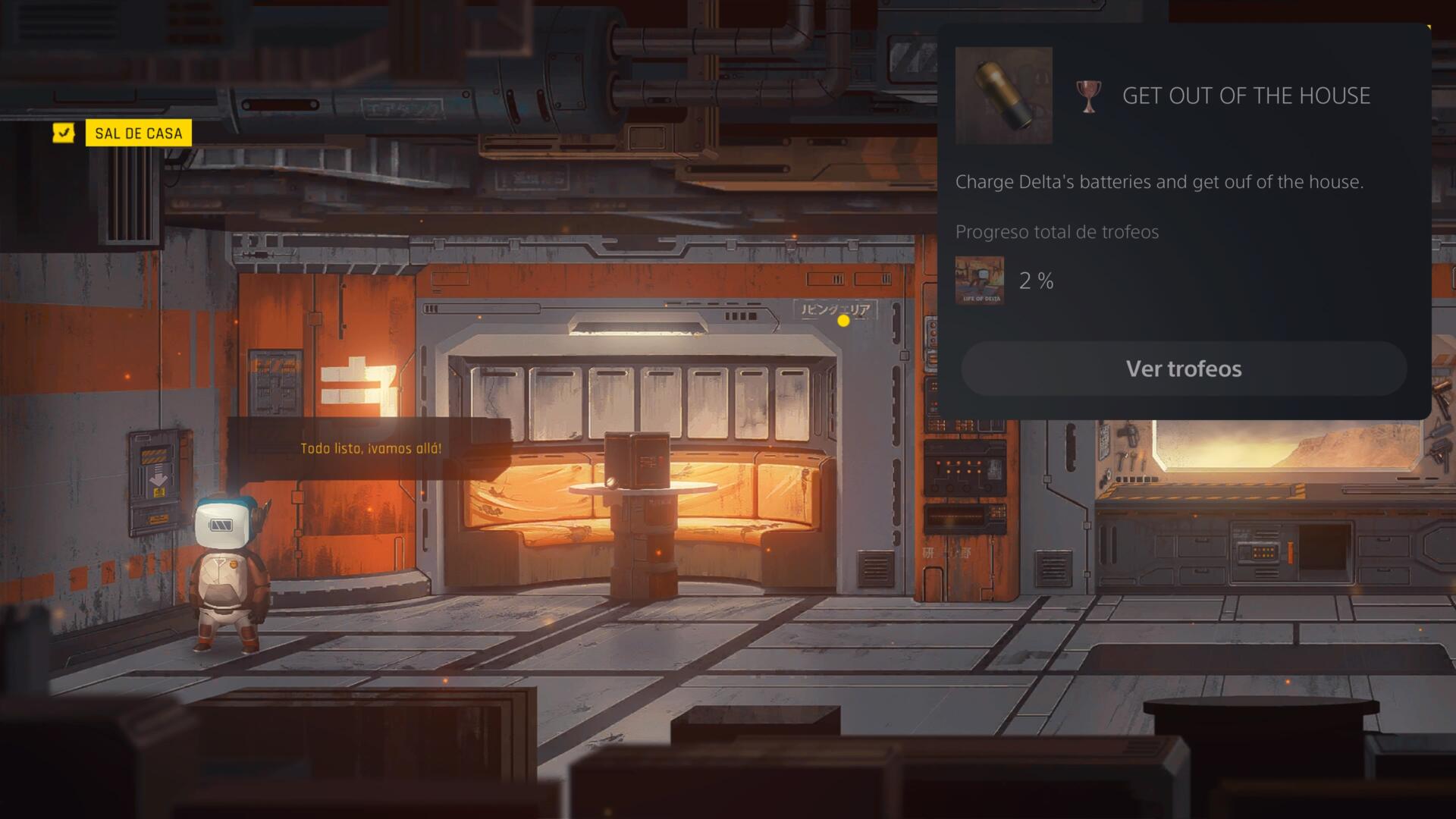Open the Ver trofeos button
This screenshot has height=819, width=1456.
pyautogui.click(x=1183, y=369)
